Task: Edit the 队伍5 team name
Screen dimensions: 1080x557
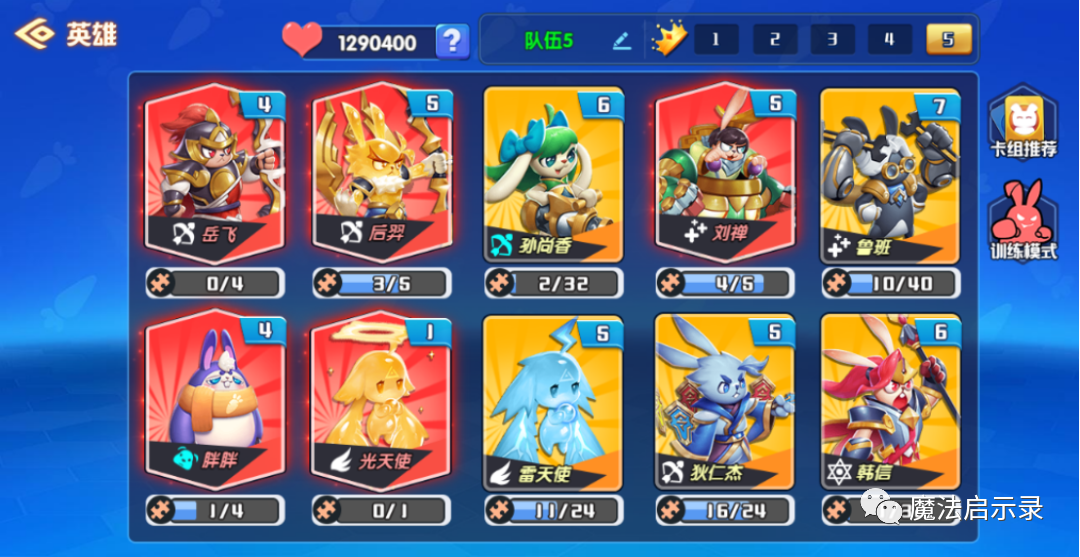Action: tap(622, 41)
